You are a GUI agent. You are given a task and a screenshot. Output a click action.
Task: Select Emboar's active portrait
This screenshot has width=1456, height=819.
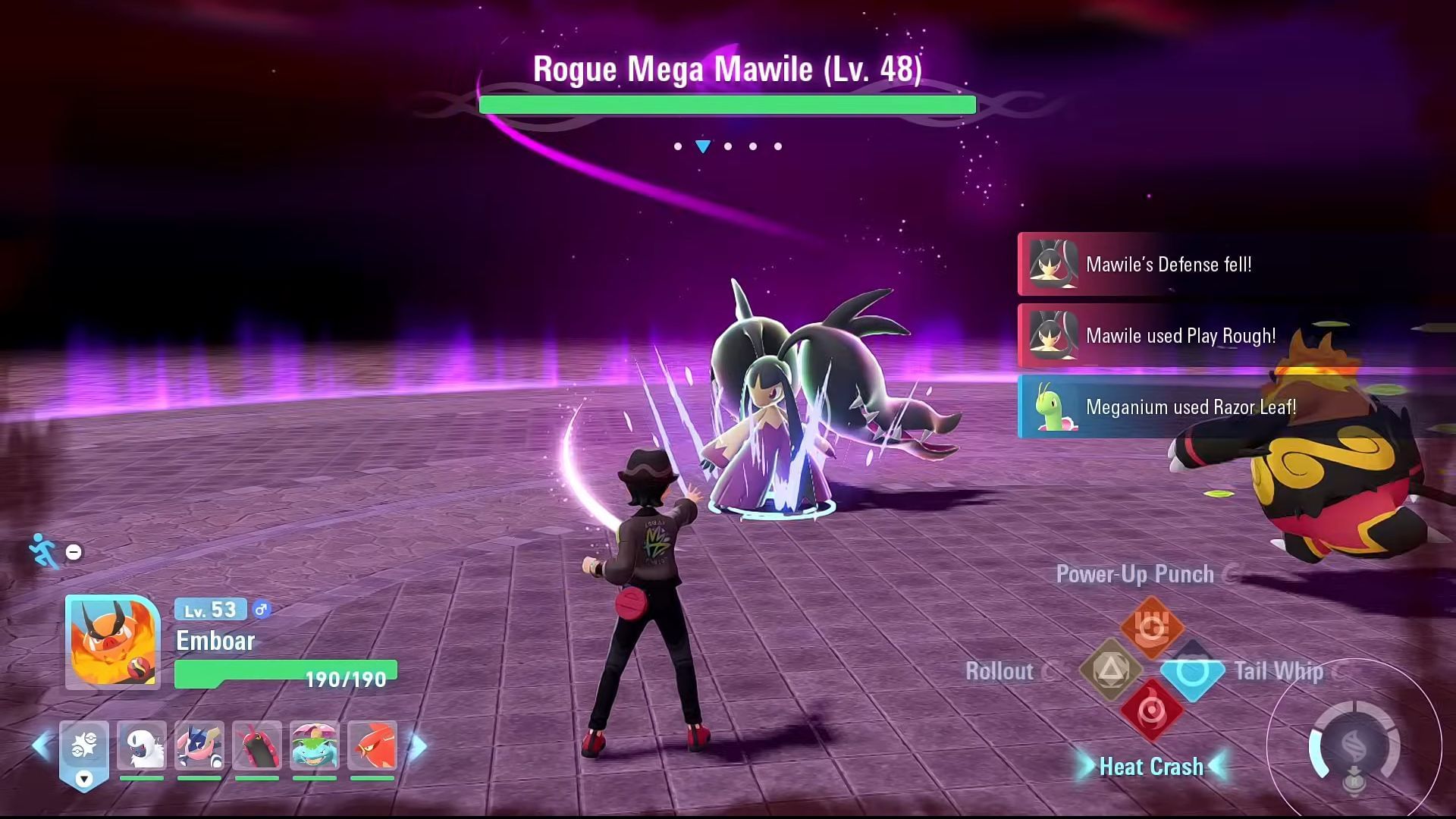112,642
